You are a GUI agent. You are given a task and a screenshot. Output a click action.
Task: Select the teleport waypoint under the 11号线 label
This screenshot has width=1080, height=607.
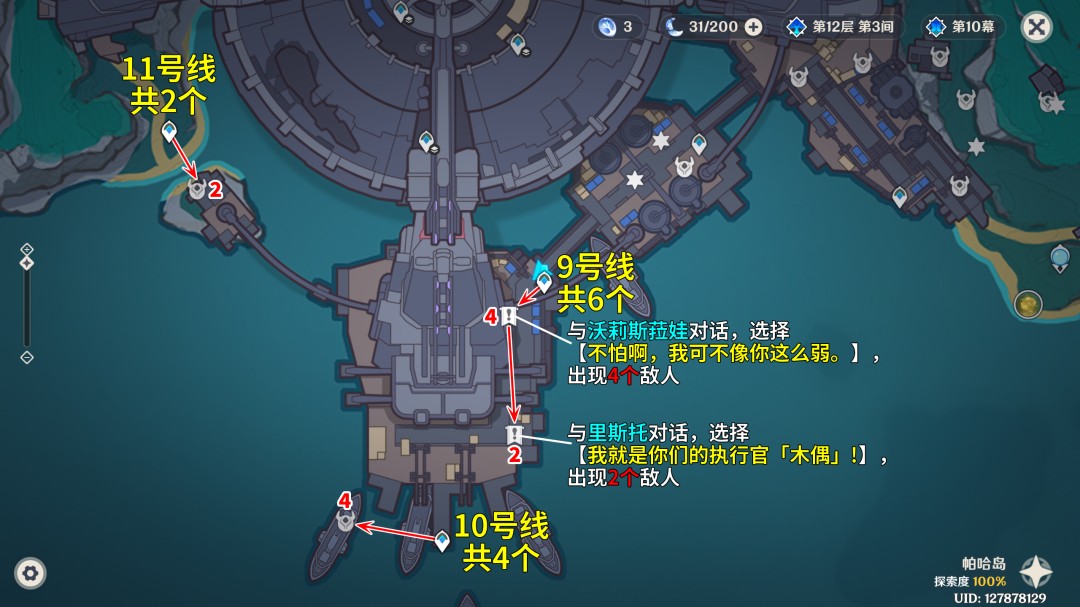170,130
